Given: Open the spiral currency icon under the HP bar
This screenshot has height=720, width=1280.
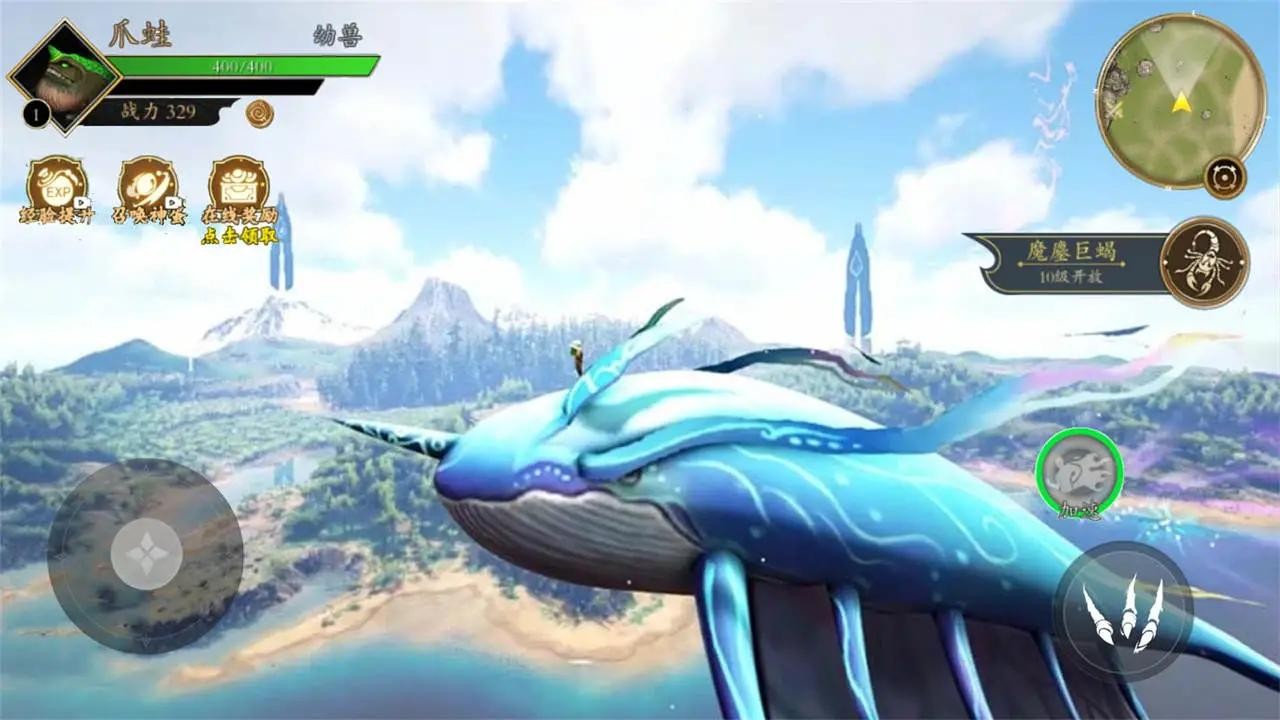Looking at the screenshot, I should (258, 115).
